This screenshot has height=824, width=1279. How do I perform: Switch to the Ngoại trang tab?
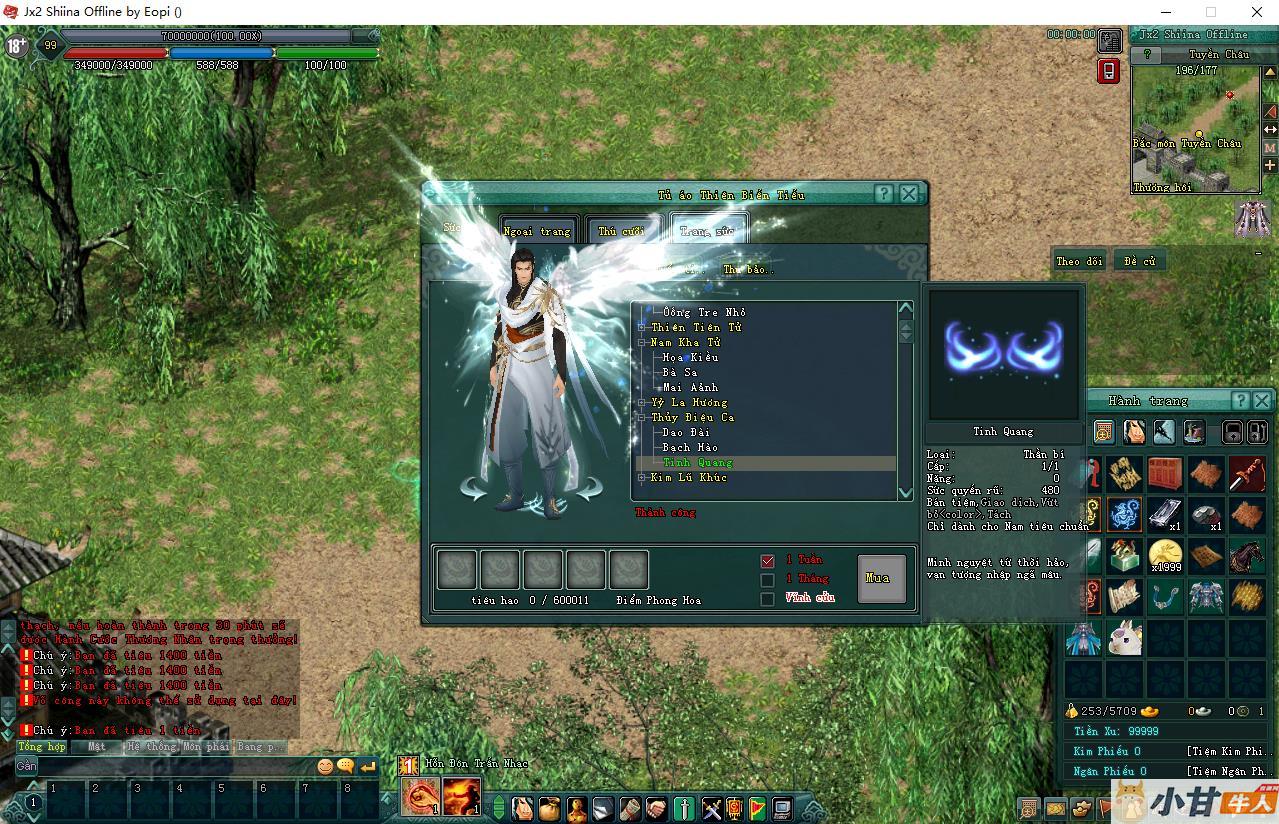[538, 231]
